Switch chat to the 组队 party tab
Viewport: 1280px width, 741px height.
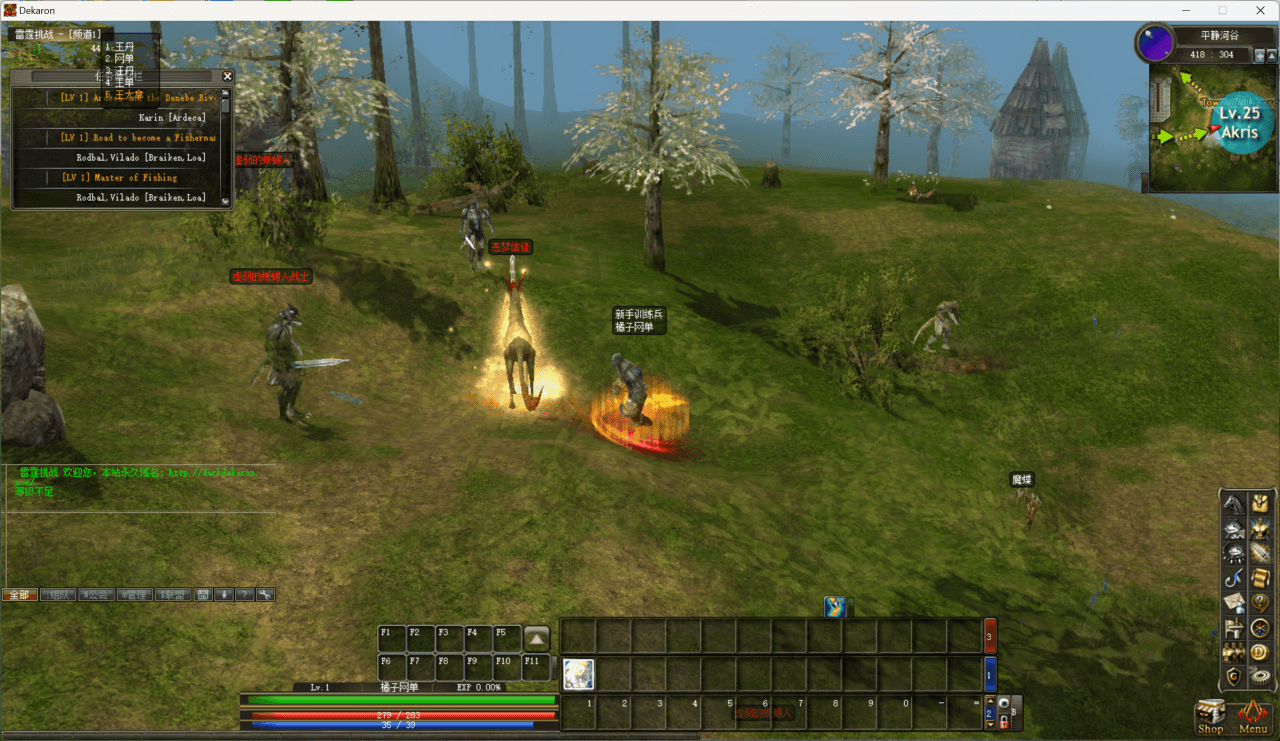[x=58, y=595]
